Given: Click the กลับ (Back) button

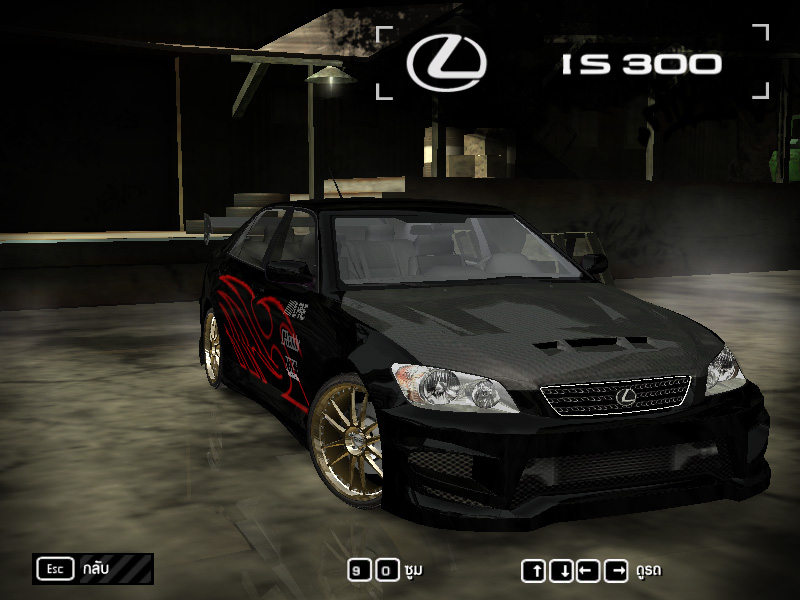Looking at the screenshot, I should point(92,569).
